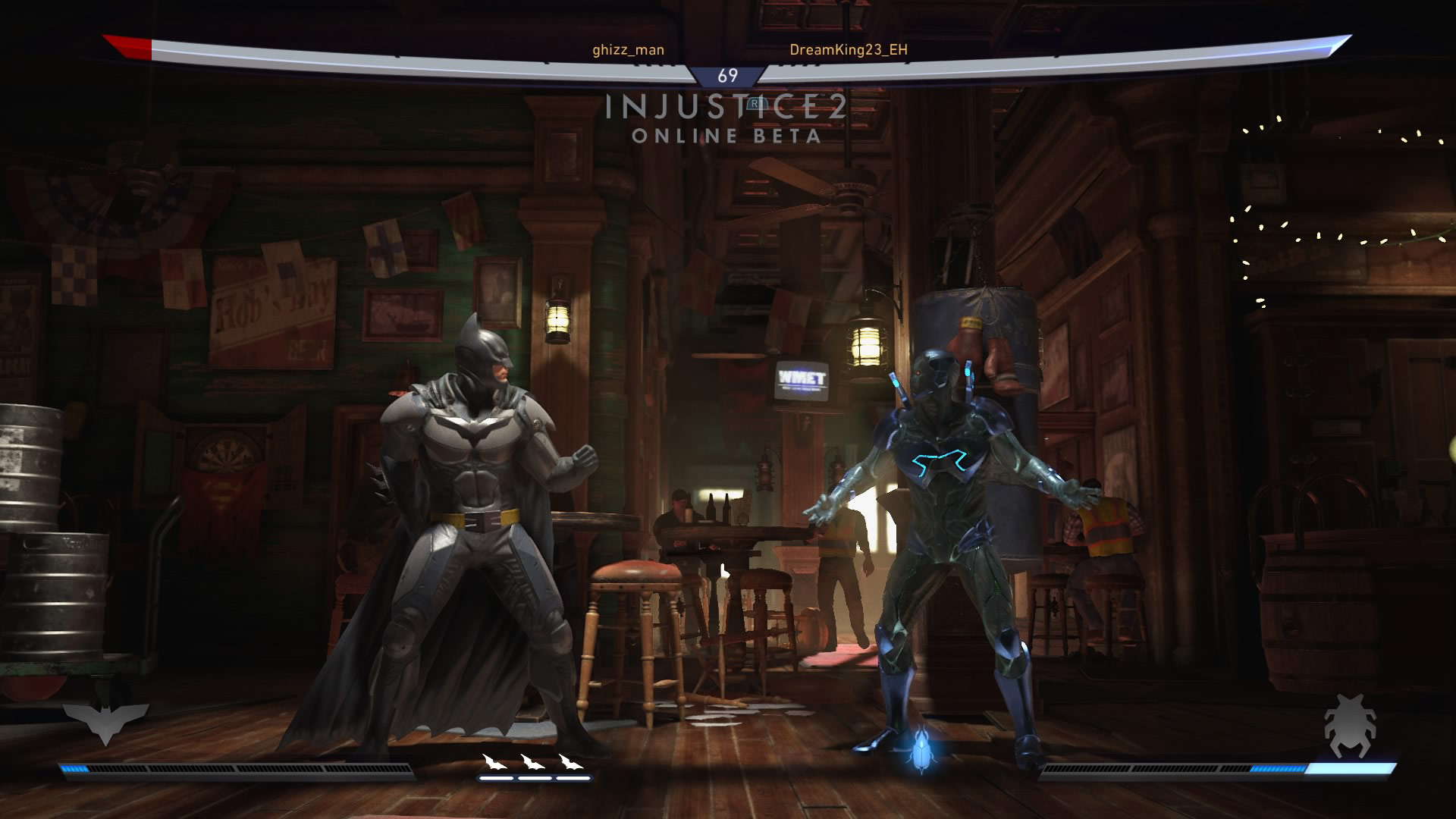1456x819 pixels.
Task: Click the round match timer showing 69
Action: [727, 76]
